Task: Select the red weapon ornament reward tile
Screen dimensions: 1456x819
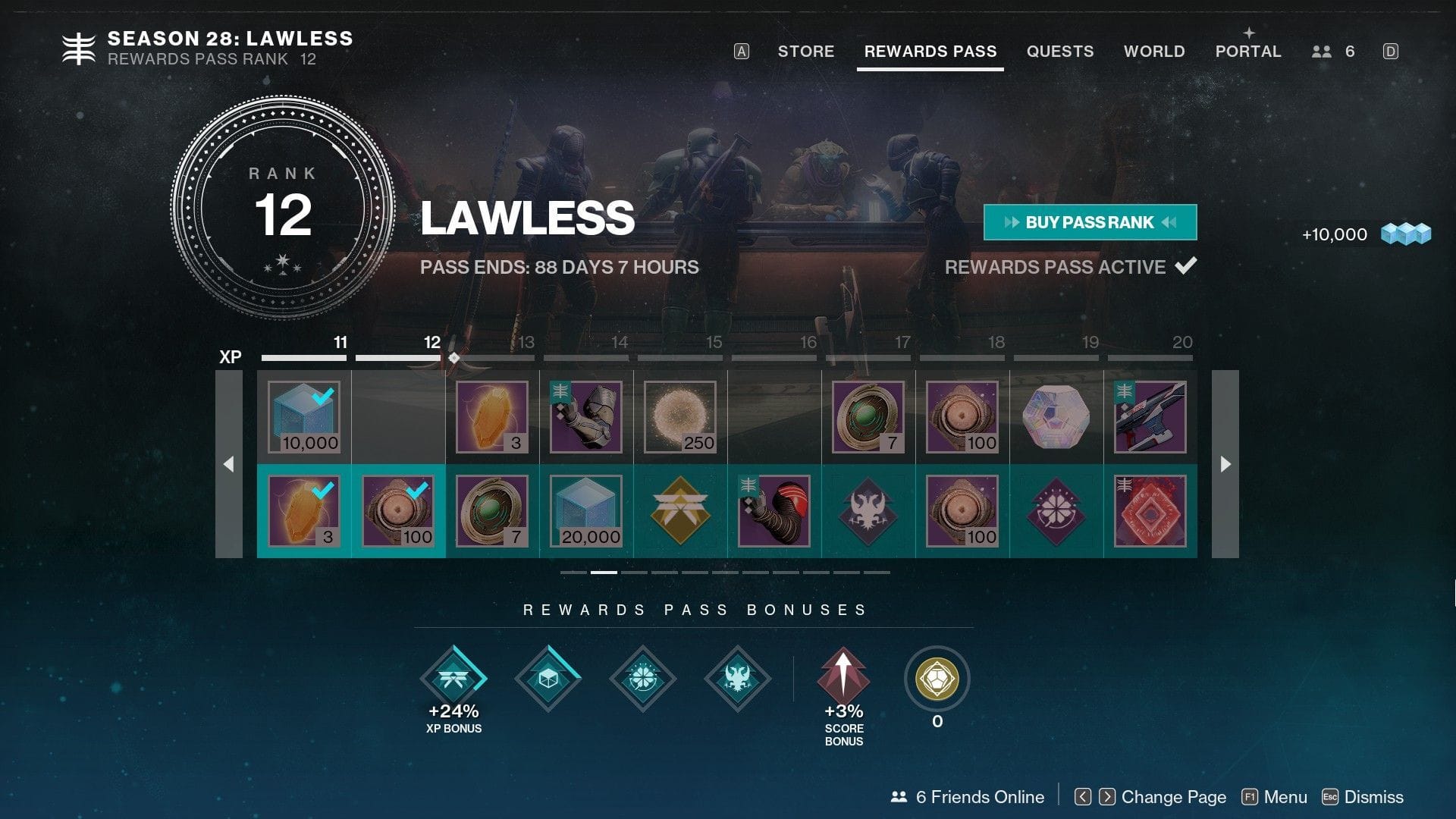Action: (1149, 510)
